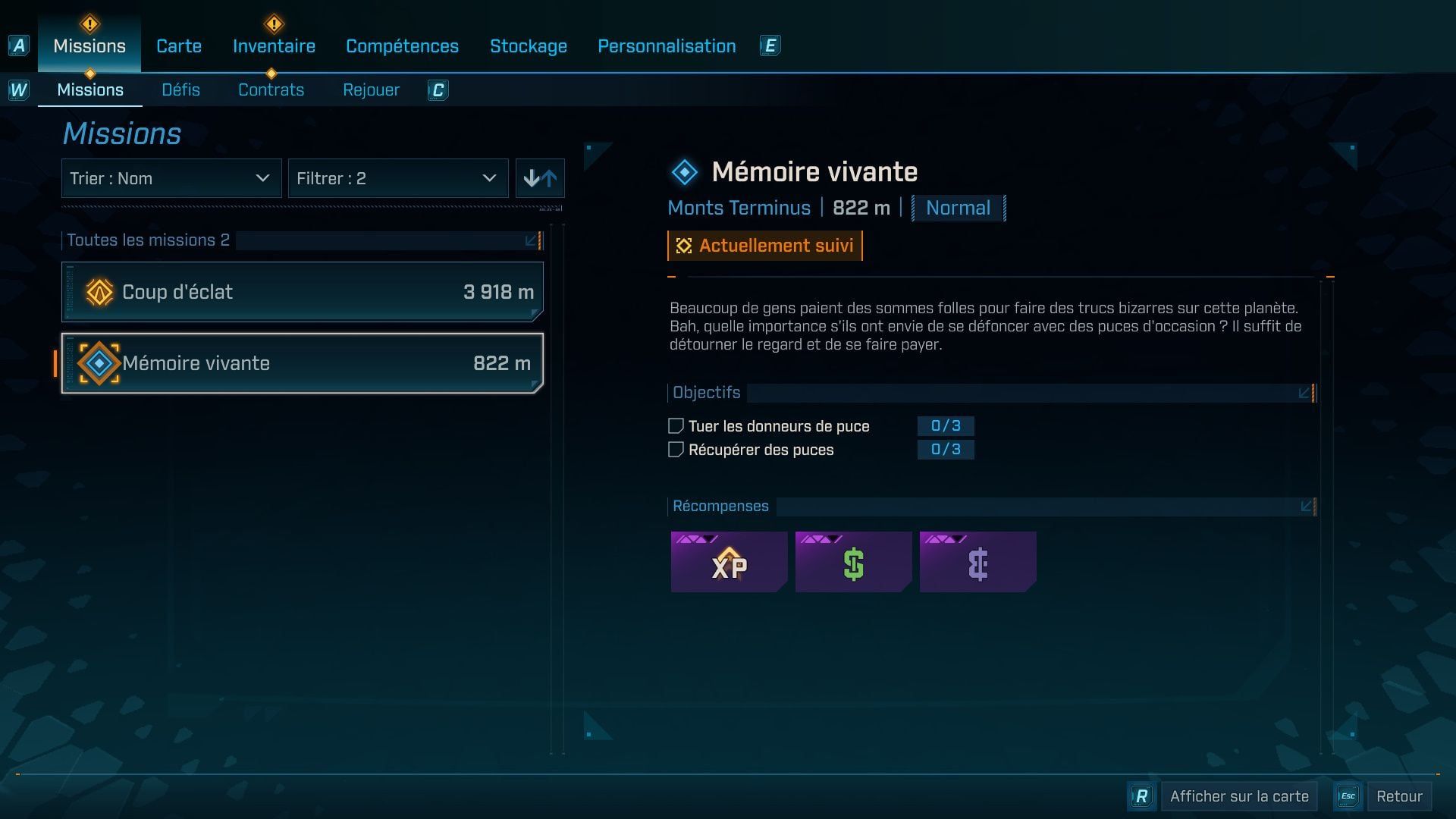Toggle the Actuellement suivi tracking status

pyautogui.click(x=764, y=245)
